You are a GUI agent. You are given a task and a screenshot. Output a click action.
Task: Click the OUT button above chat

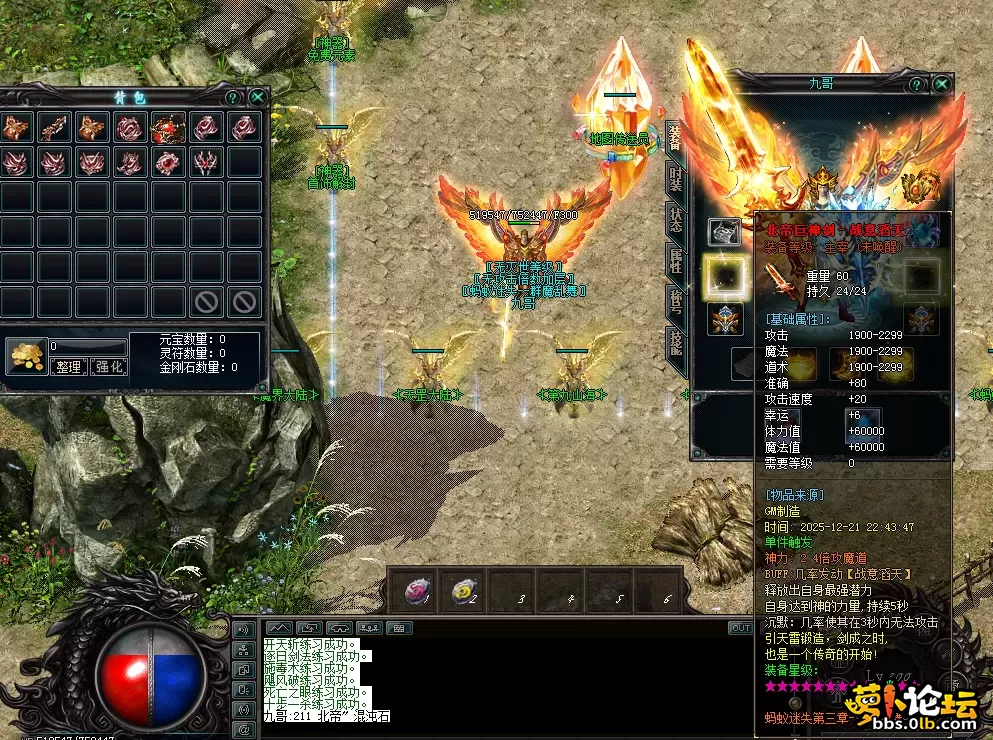tap(740, 628)
